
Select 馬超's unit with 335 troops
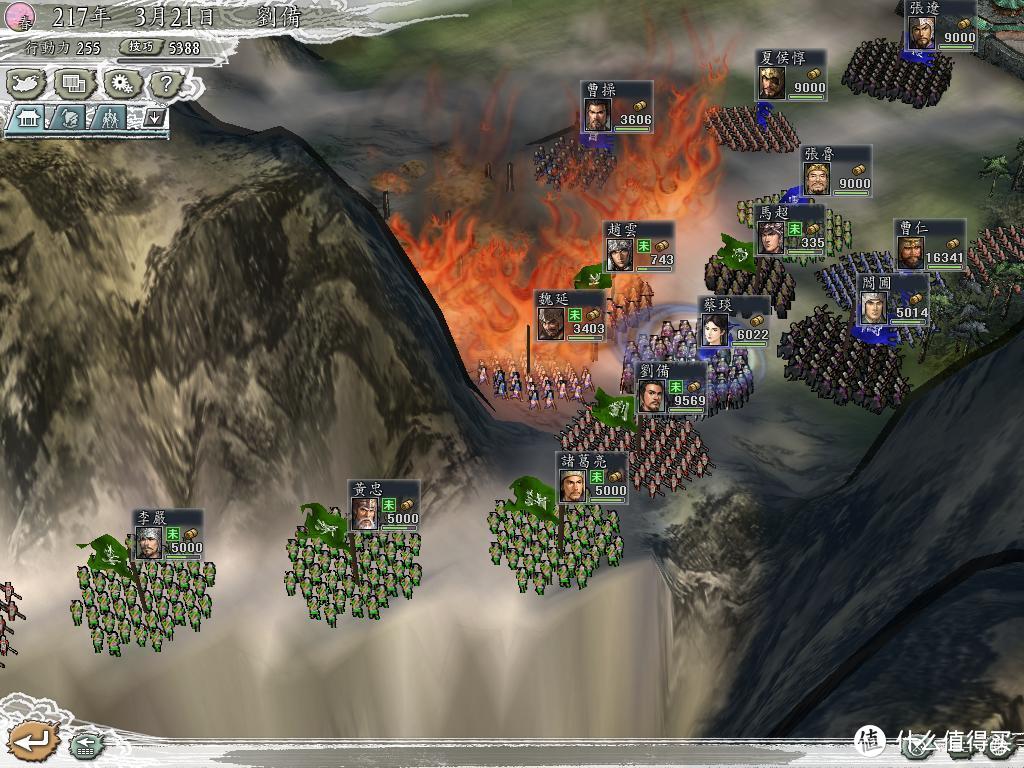[790, 231]
